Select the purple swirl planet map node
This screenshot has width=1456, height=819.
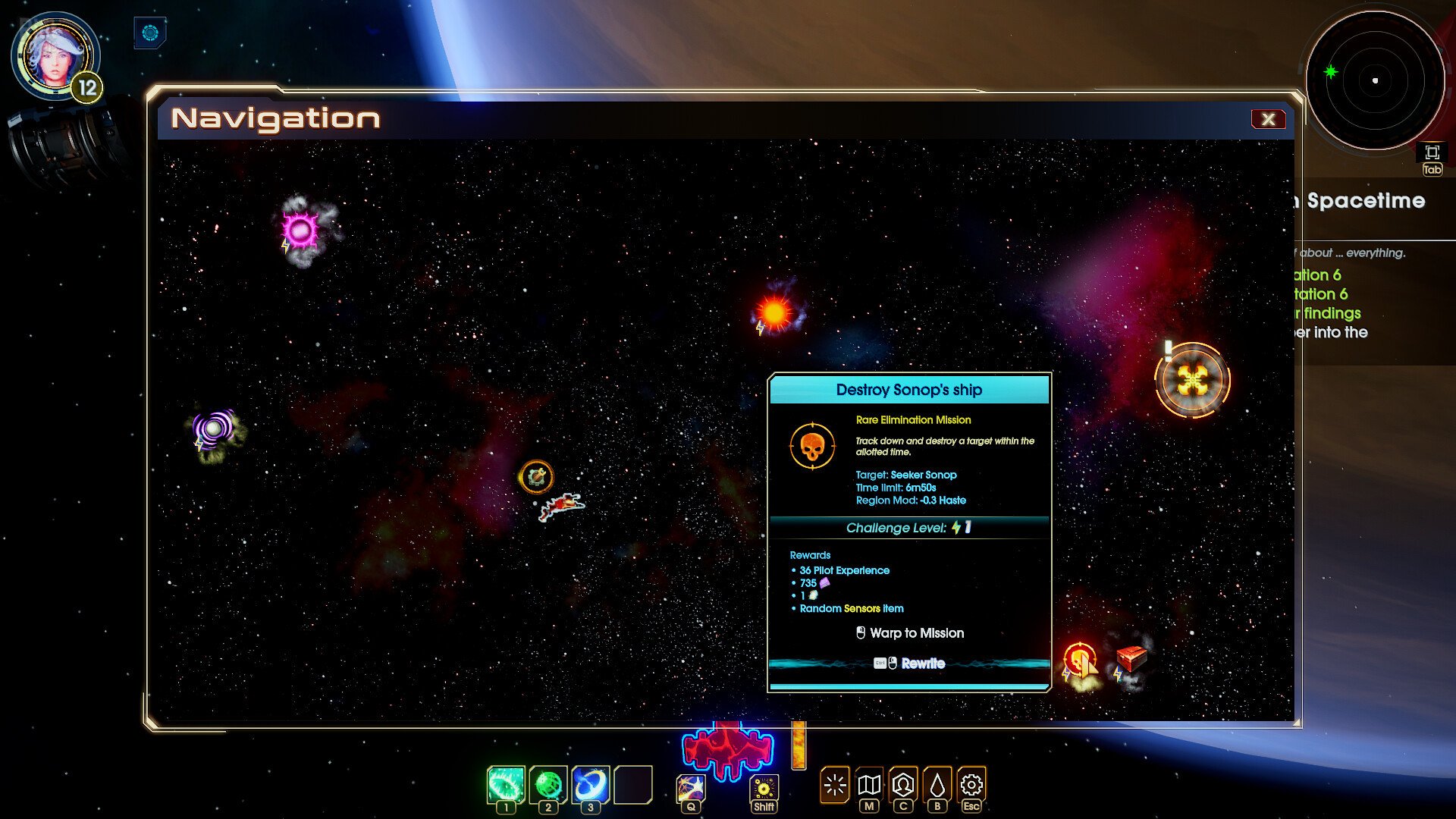(x=213, y=428)
